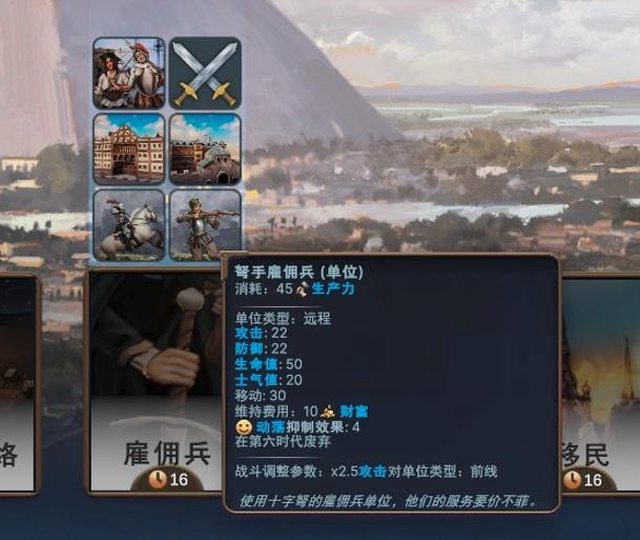The height and width of the screenshot is (540, 640).
Task: Pick the fortress building with domed gatehouse icon
Action: point(205,149)
